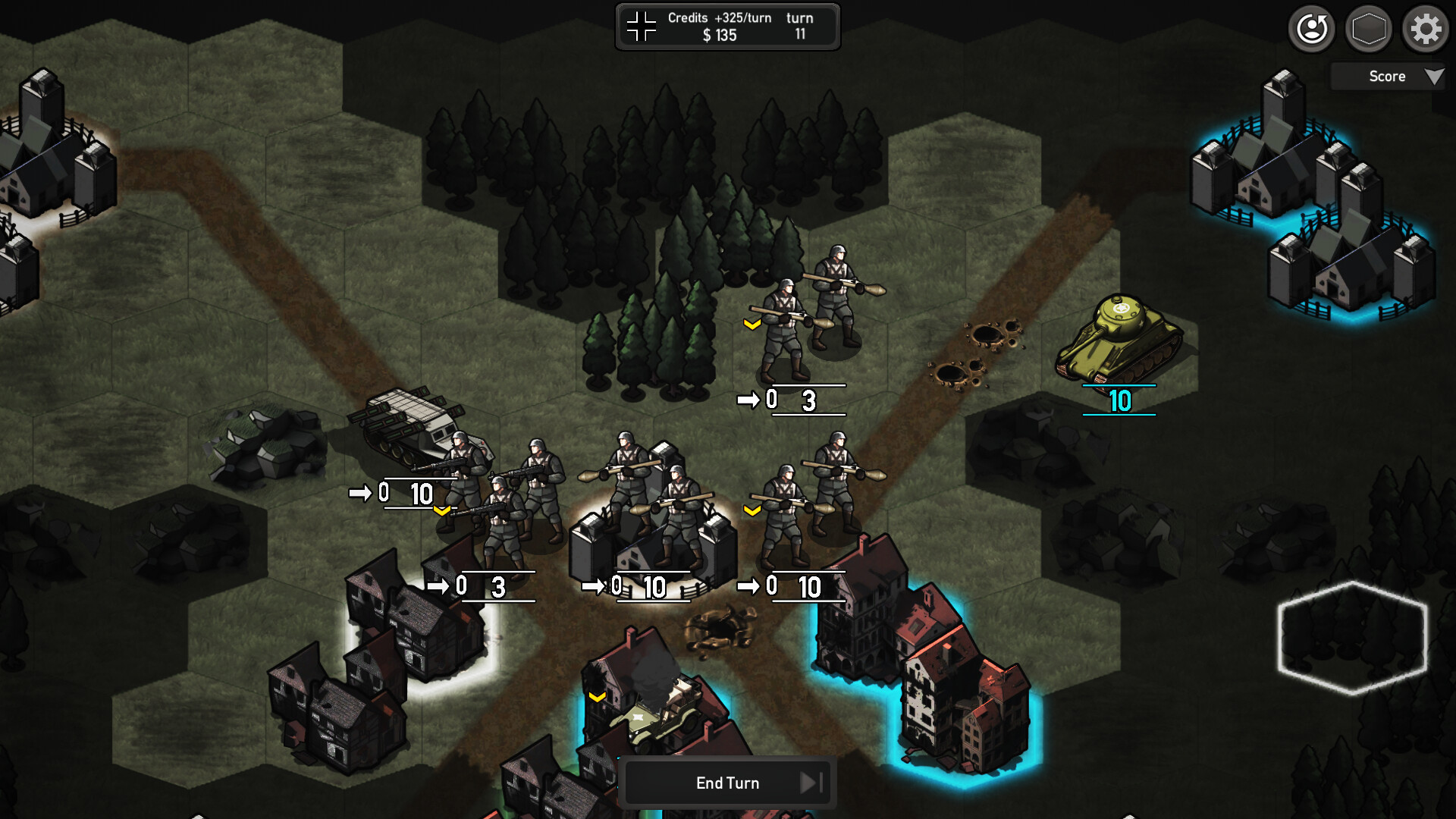Click the restart player turn icon
The height and width of the screenshot is (819, 1456).
tap(1311, 29)
